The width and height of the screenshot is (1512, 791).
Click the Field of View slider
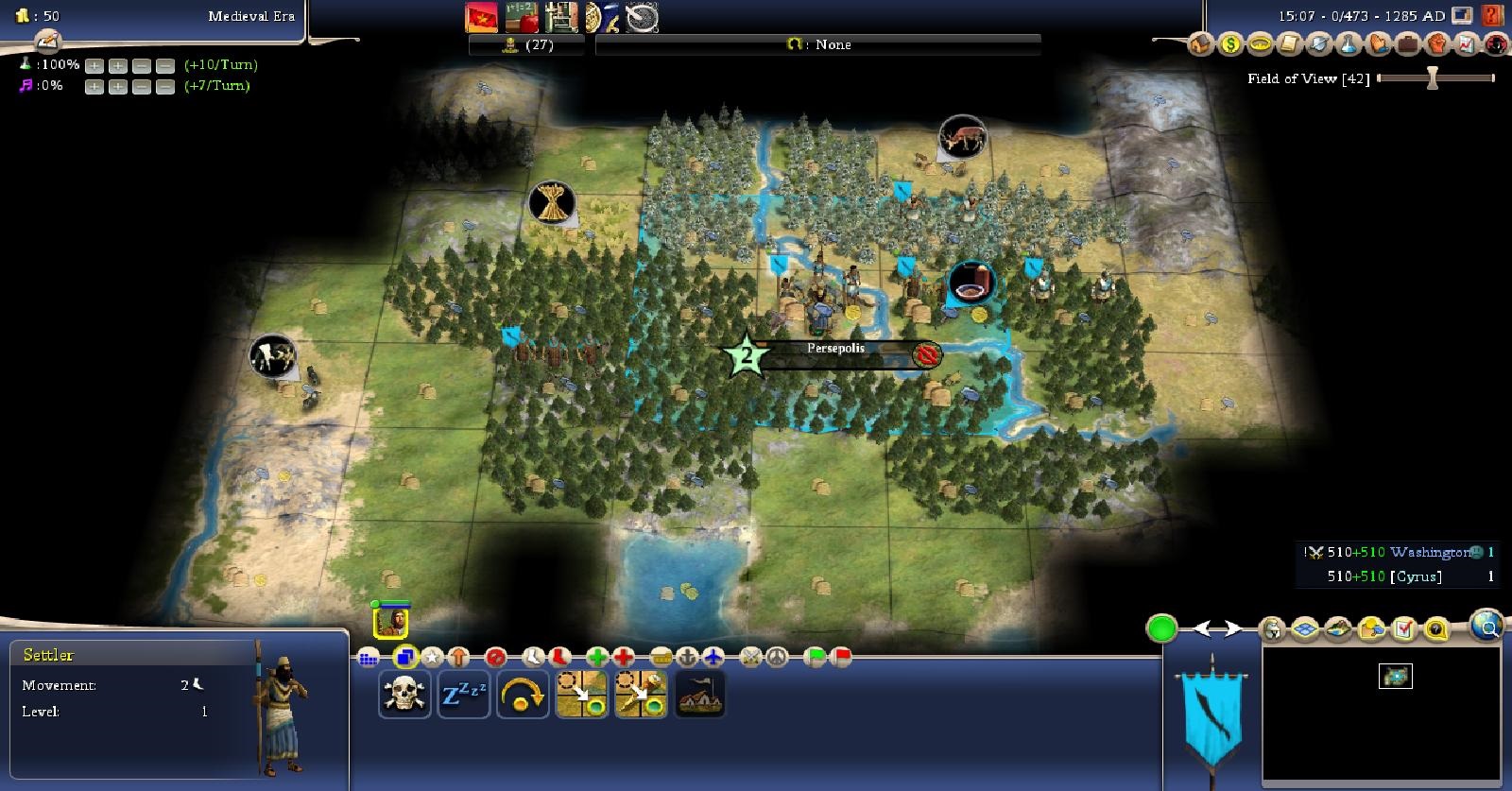(x=1433, y=78)
